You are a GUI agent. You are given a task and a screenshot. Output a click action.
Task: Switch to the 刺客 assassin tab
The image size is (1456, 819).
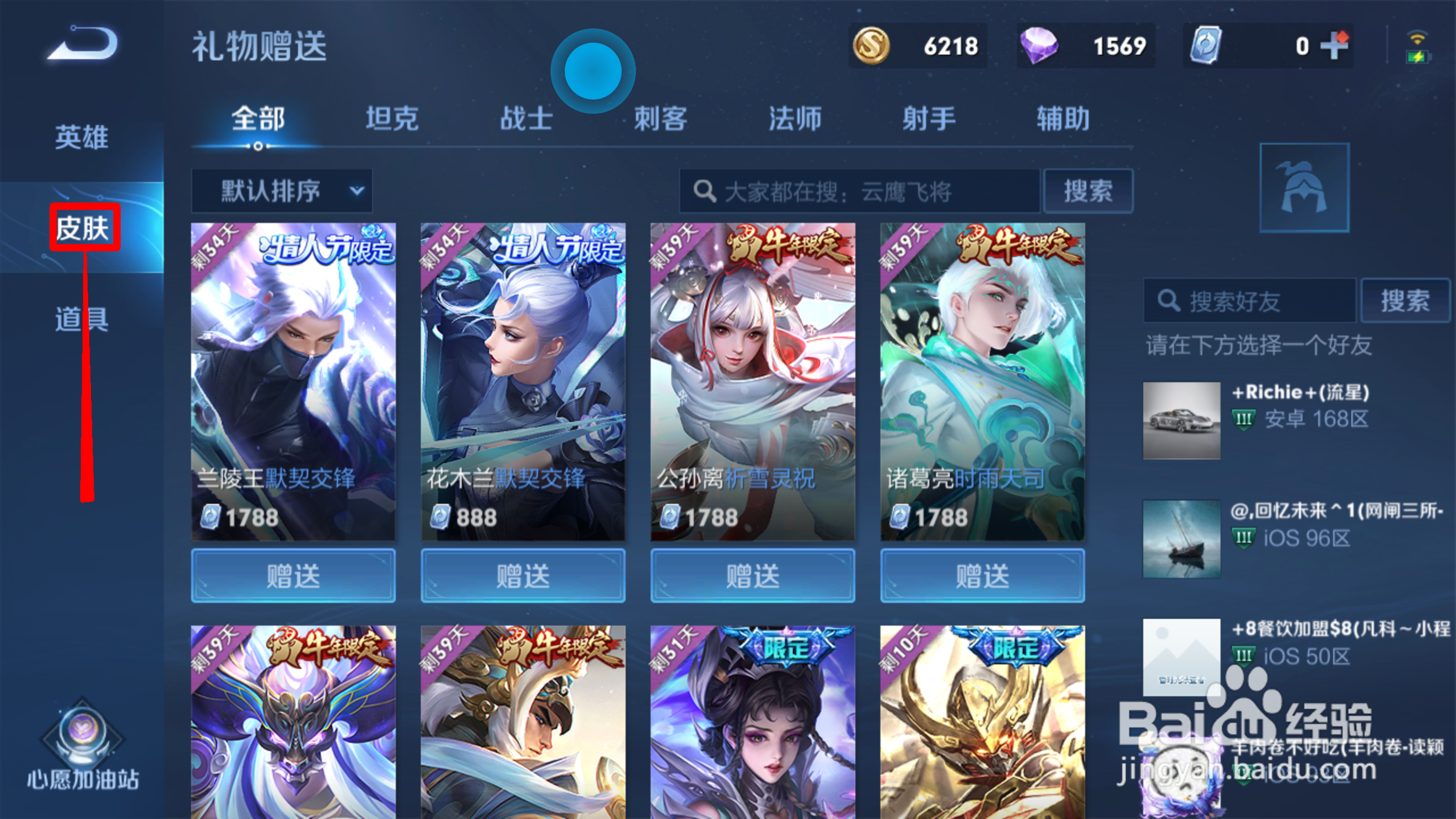(661, 118)
